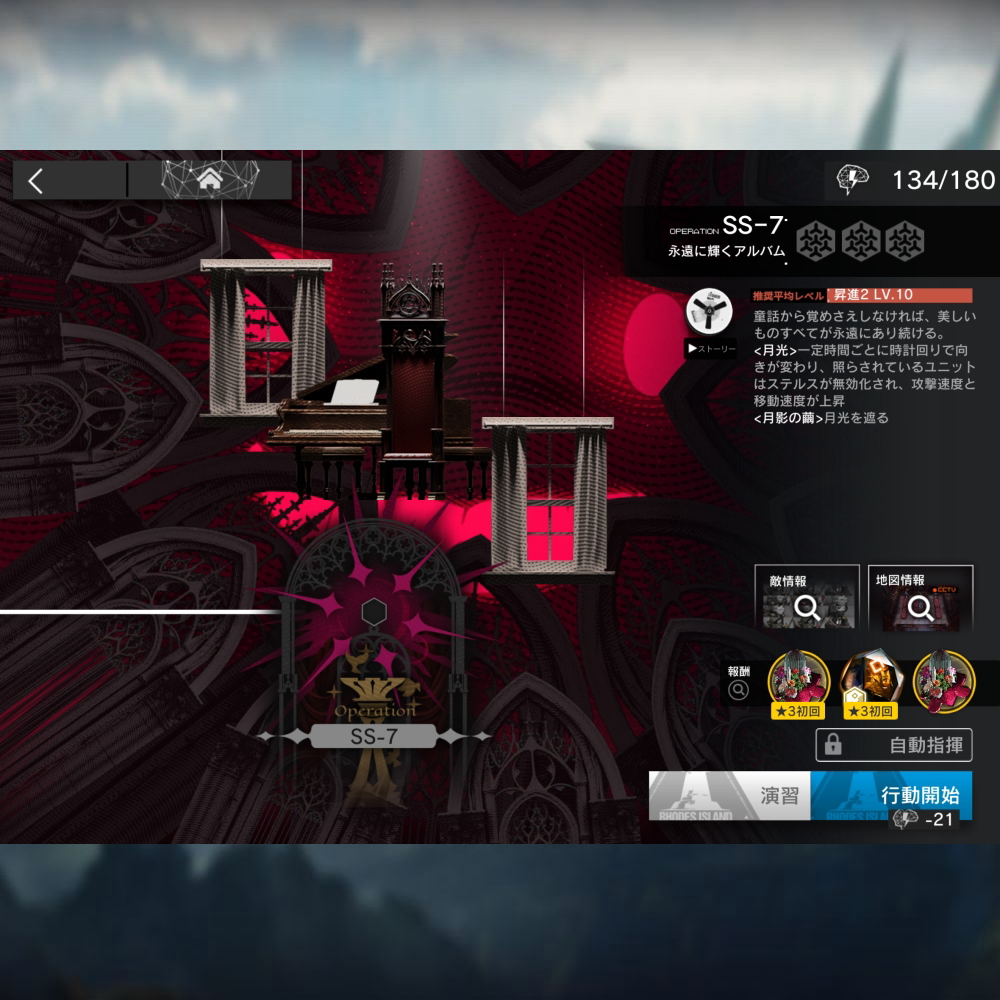Open enemy info (敵情報)
This screenshot has height=1000, width=1000.
pos(806,597)
